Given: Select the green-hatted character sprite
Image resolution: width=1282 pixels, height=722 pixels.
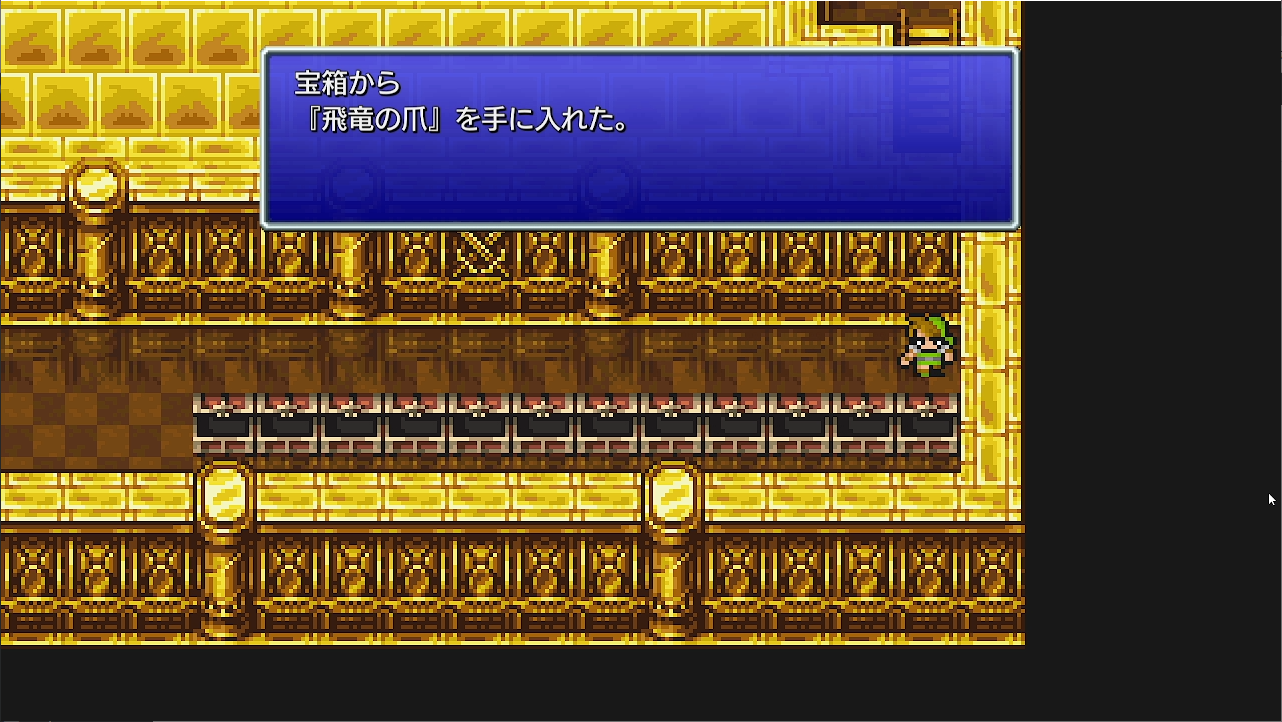Looking at the screenshot, I should (x=930, y=345).
